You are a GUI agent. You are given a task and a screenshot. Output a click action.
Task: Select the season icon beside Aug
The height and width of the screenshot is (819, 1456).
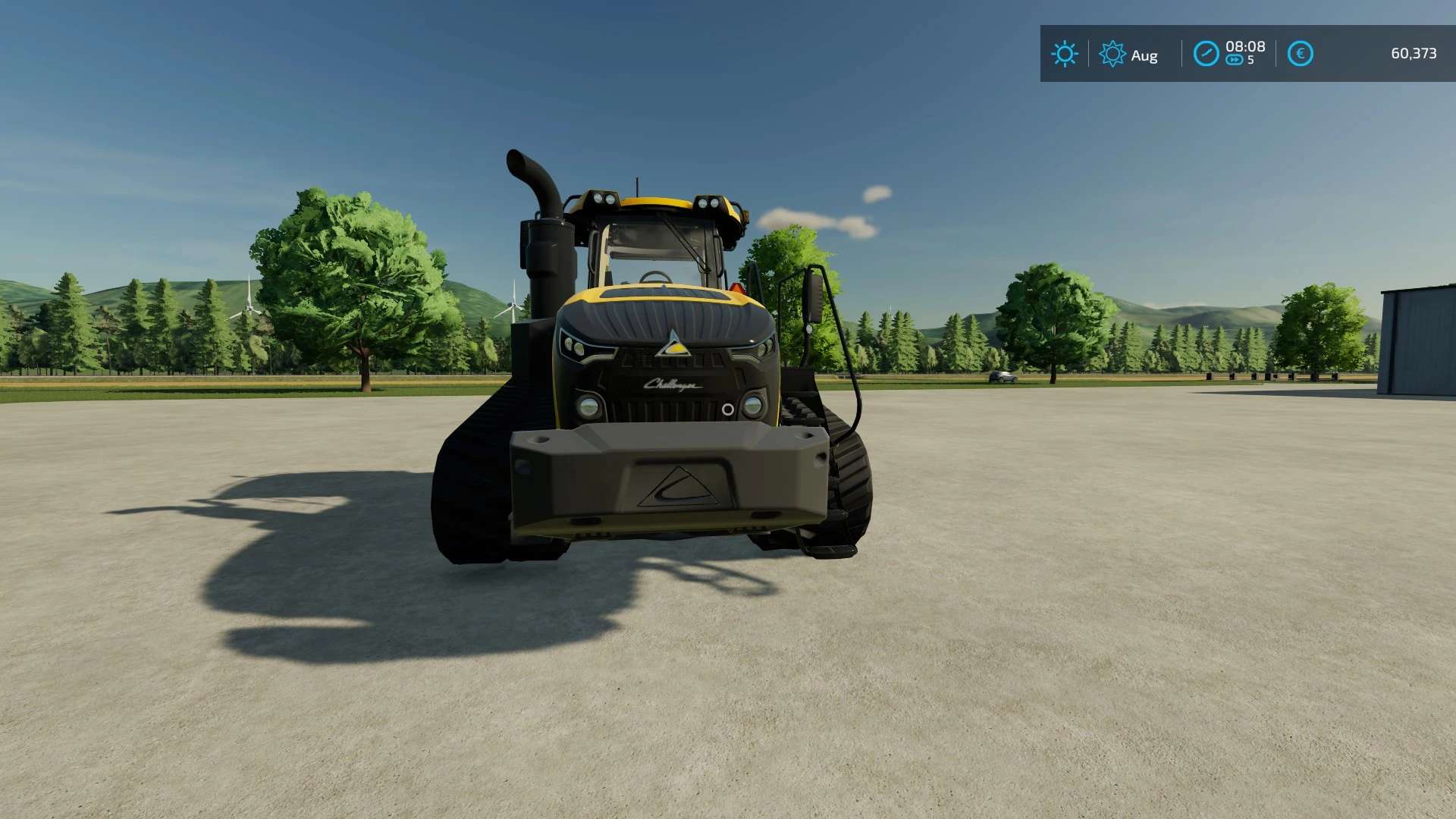(1112, 54)
